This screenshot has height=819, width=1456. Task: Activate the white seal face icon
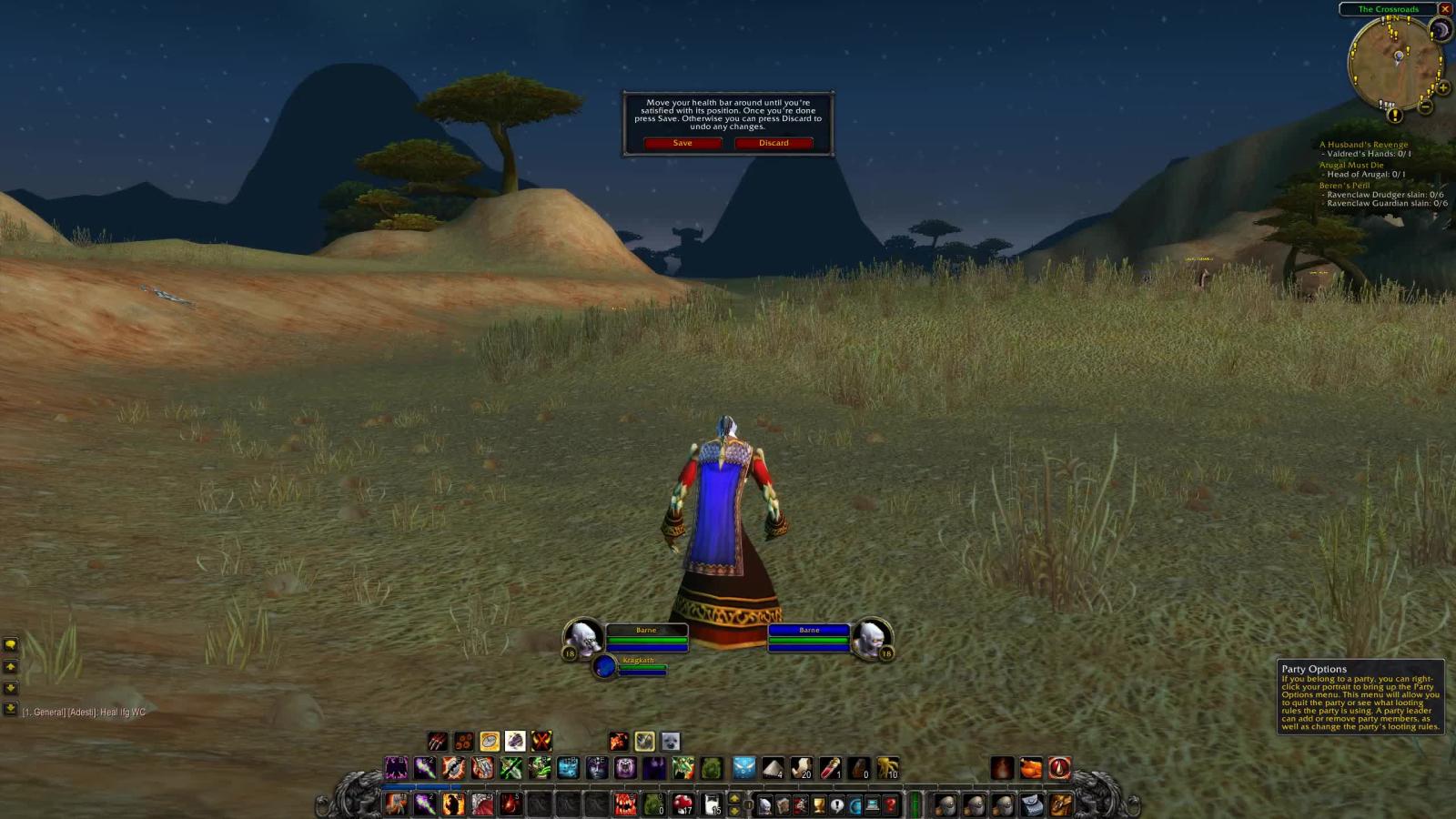pos(671,742)
